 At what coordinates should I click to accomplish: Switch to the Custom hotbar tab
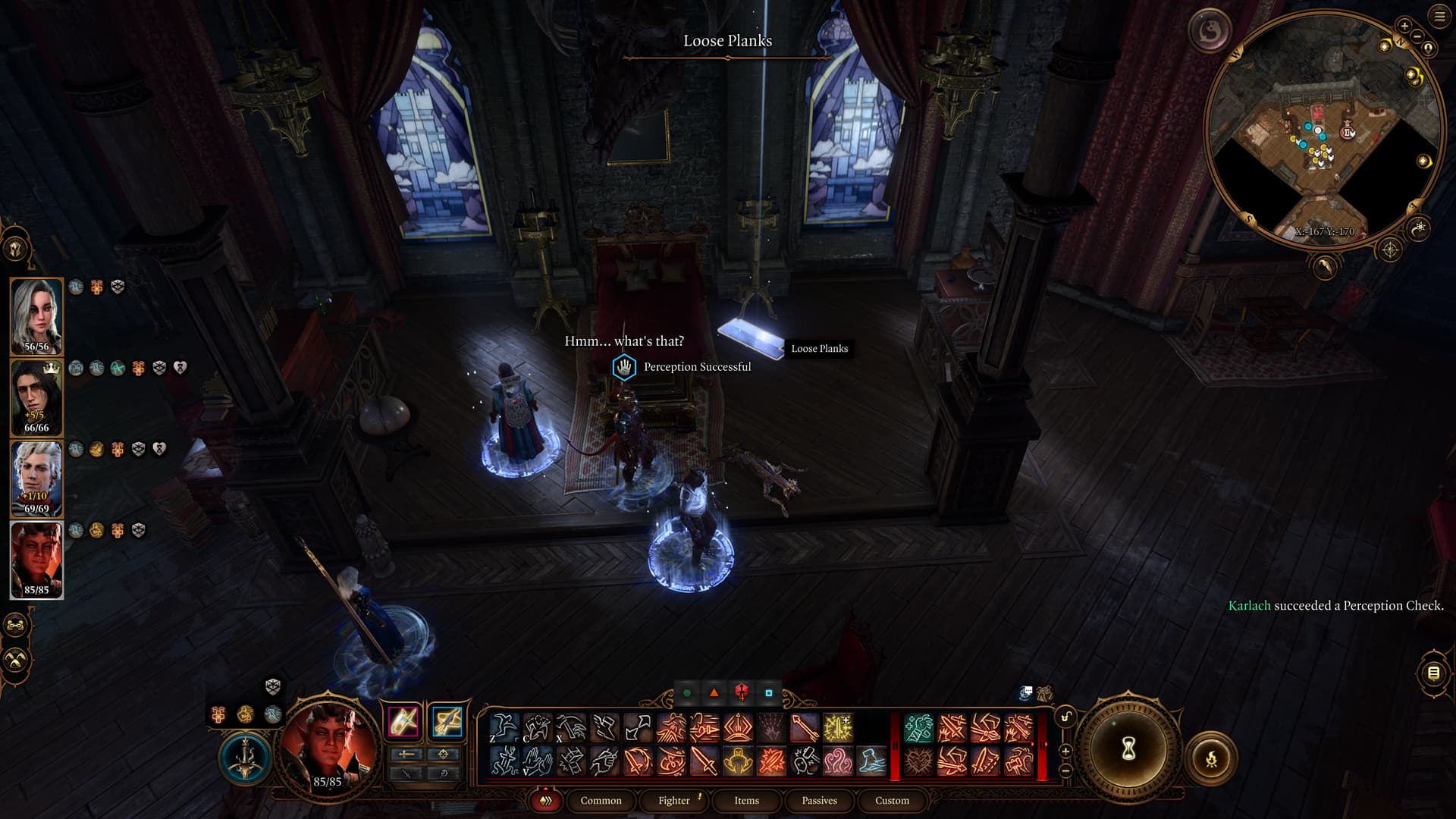tap(892, 800)
